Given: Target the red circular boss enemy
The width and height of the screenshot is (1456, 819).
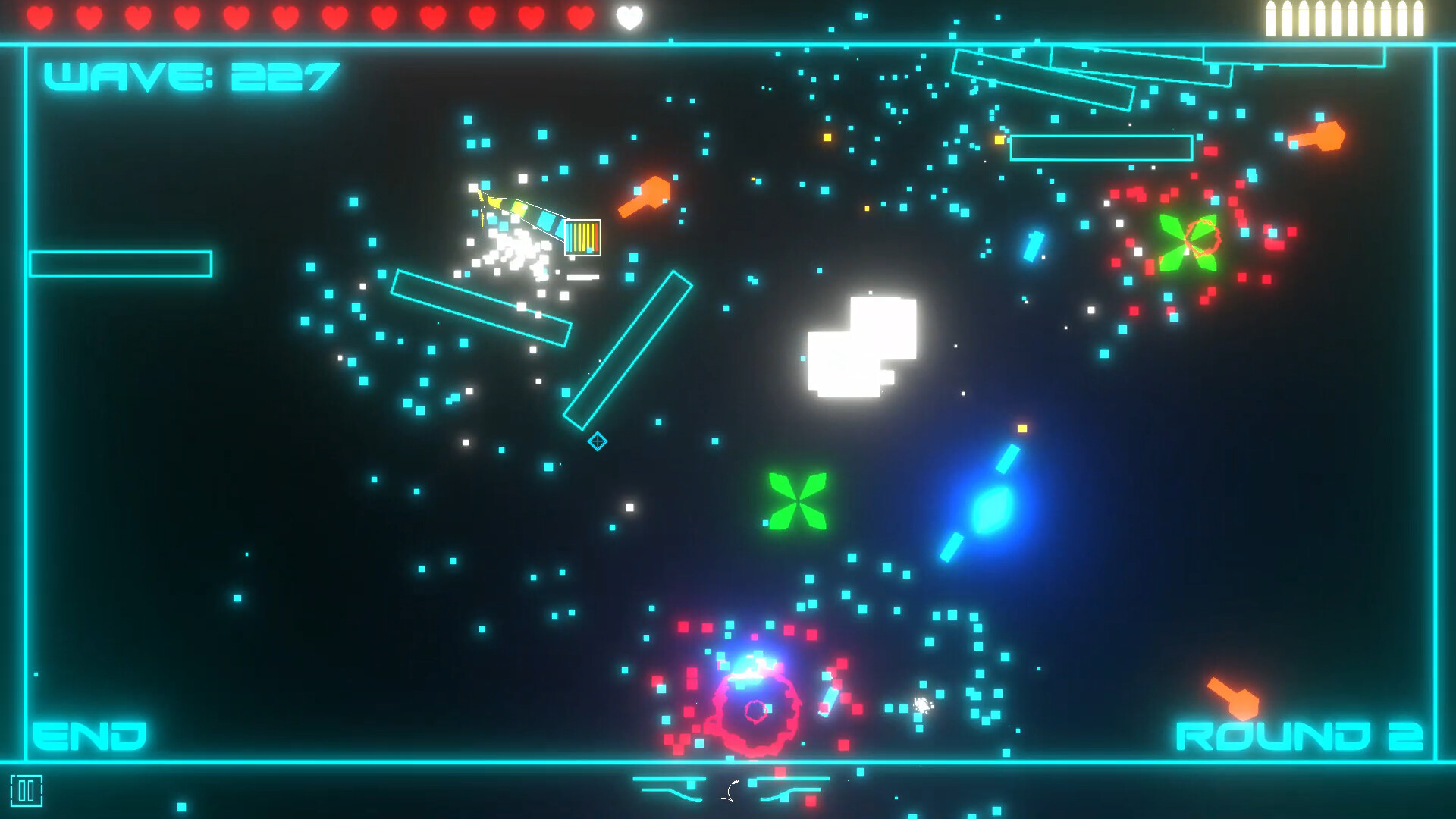Looking at the screenshot, I should pyautogui.click(x=755, y=713).
